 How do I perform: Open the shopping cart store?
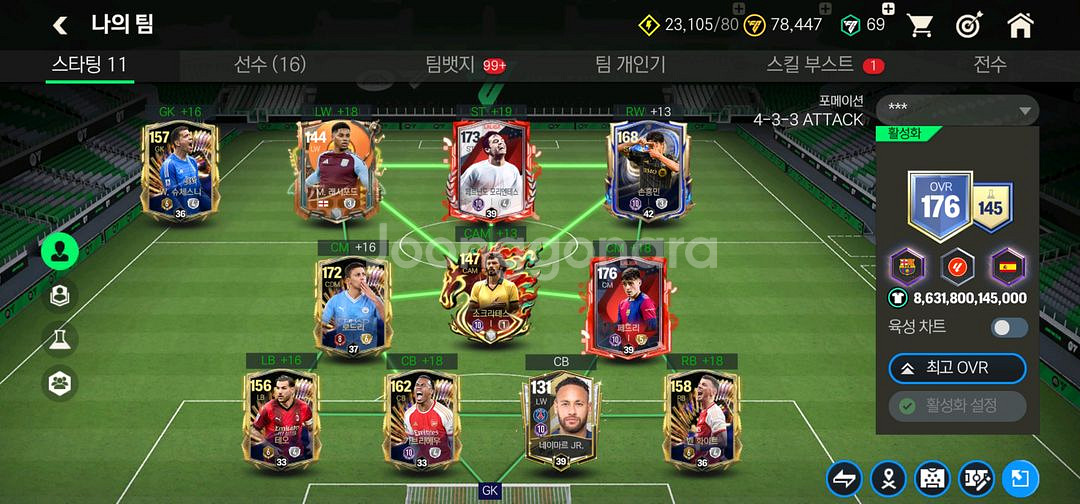[919, 25]
